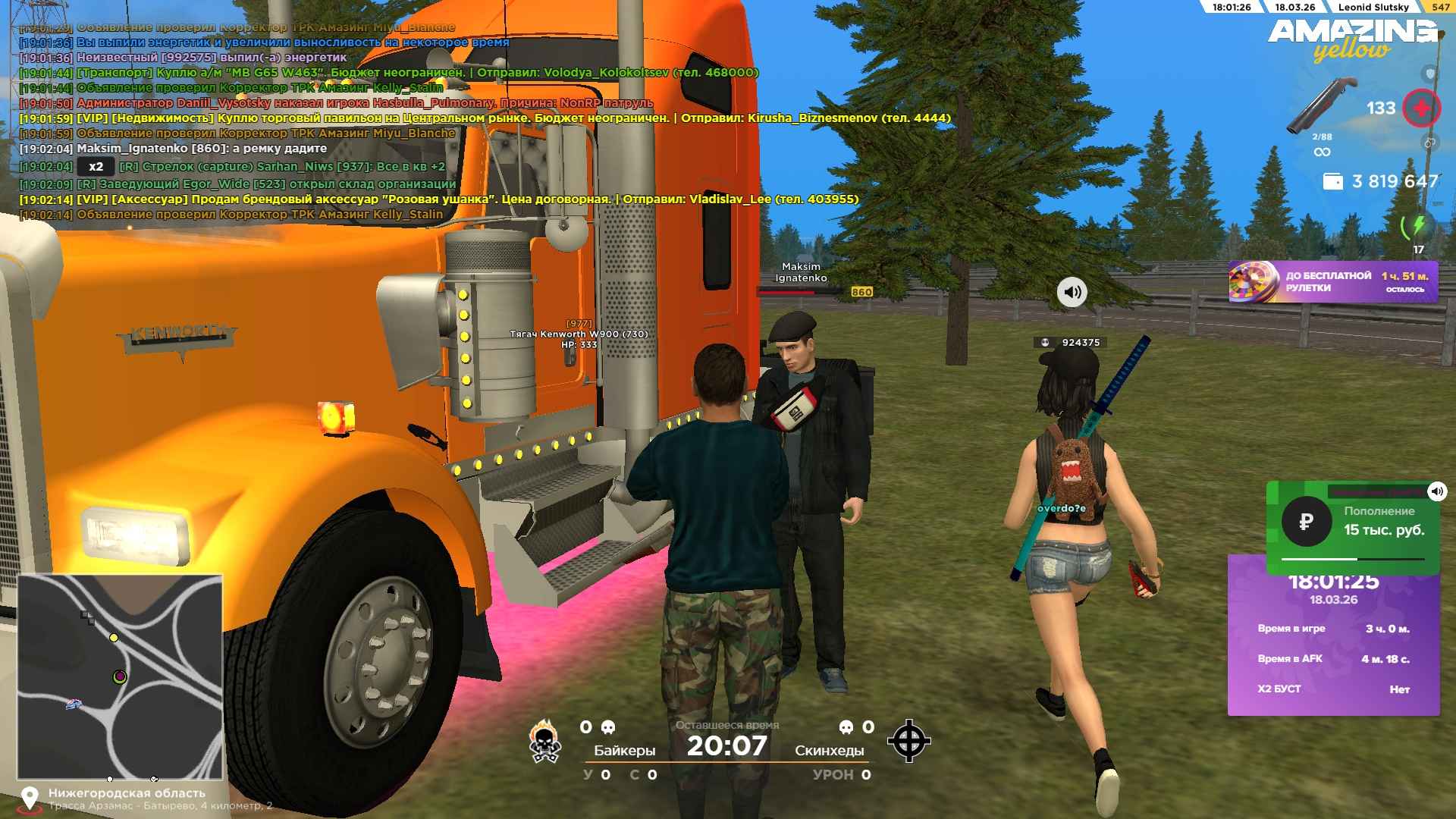
Task: Click the red health cross icon
Action: pos(1420,108)
